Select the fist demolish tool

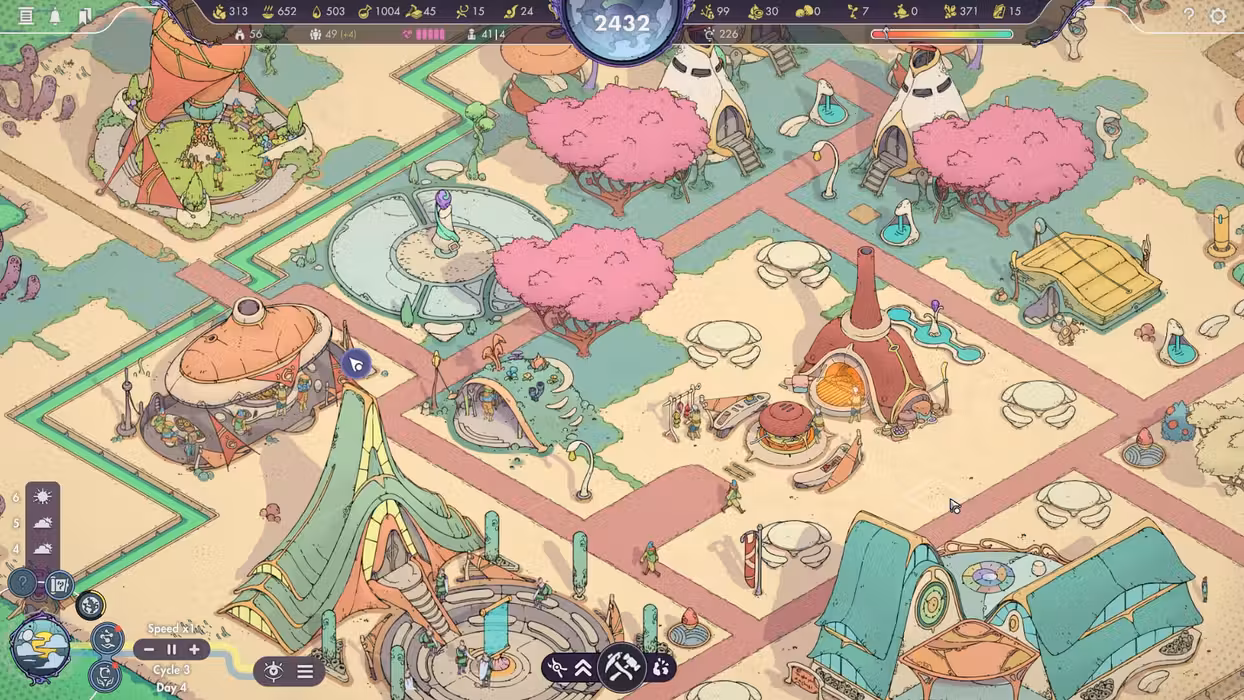coord(661,667)
